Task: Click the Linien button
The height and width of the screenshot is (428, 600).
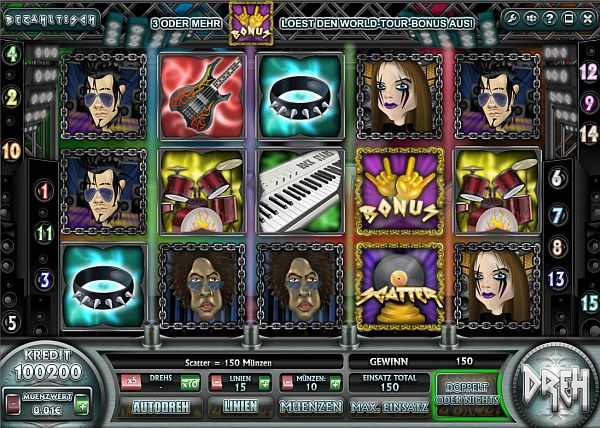Action: pyautogui.click(x=240, y=407)
